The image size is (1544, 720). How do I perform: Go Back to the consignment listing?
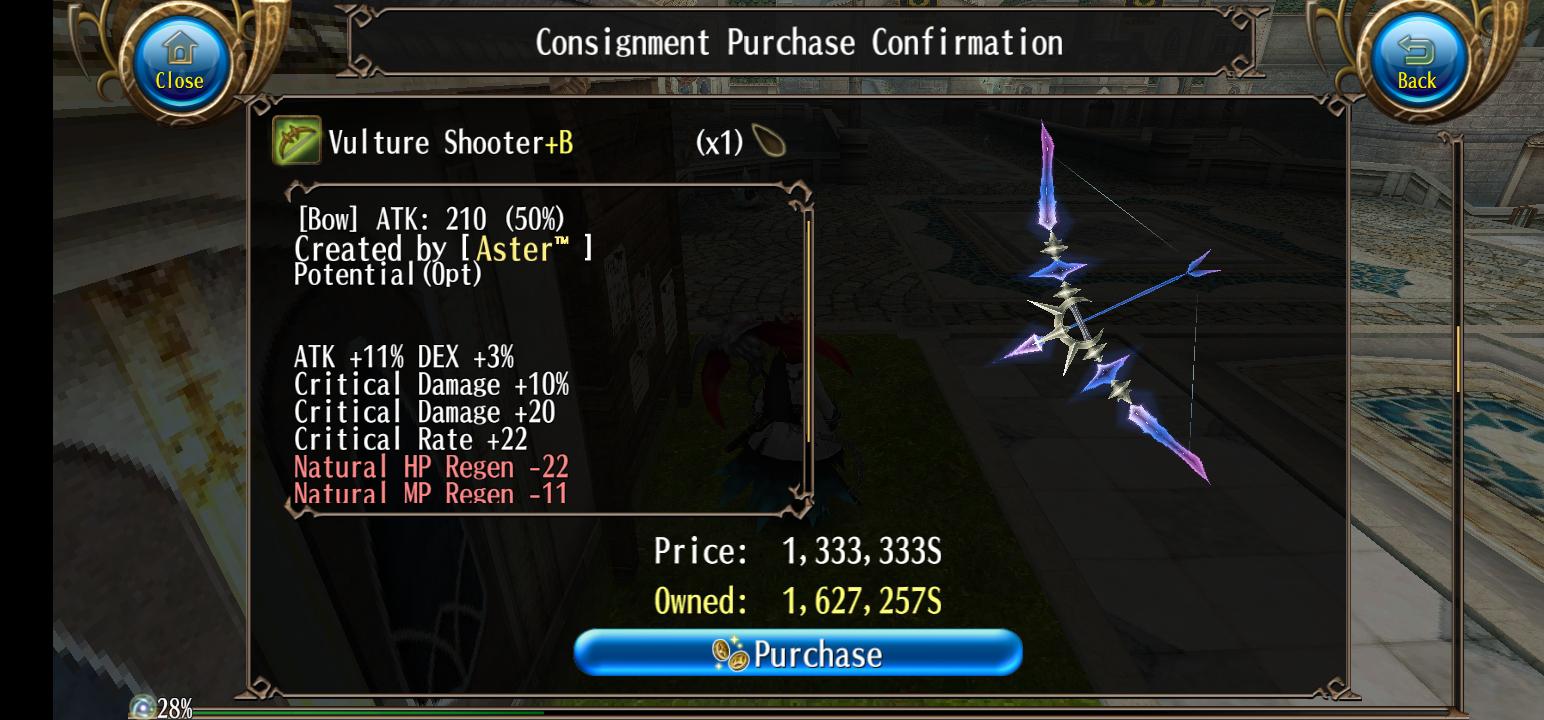(x=1416, y=60)
